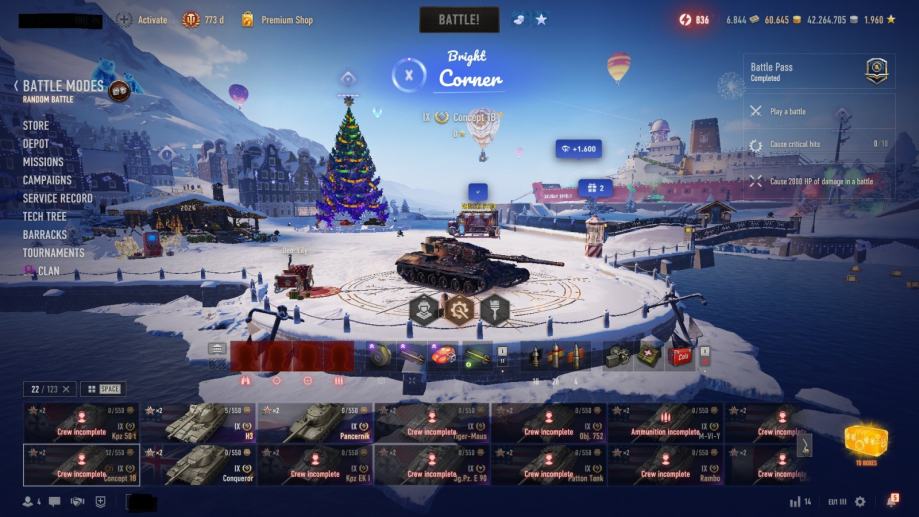This screenshot has width=919, height=517.
Task: Open the Battle Pass panel
Action: tap(818, 71)
